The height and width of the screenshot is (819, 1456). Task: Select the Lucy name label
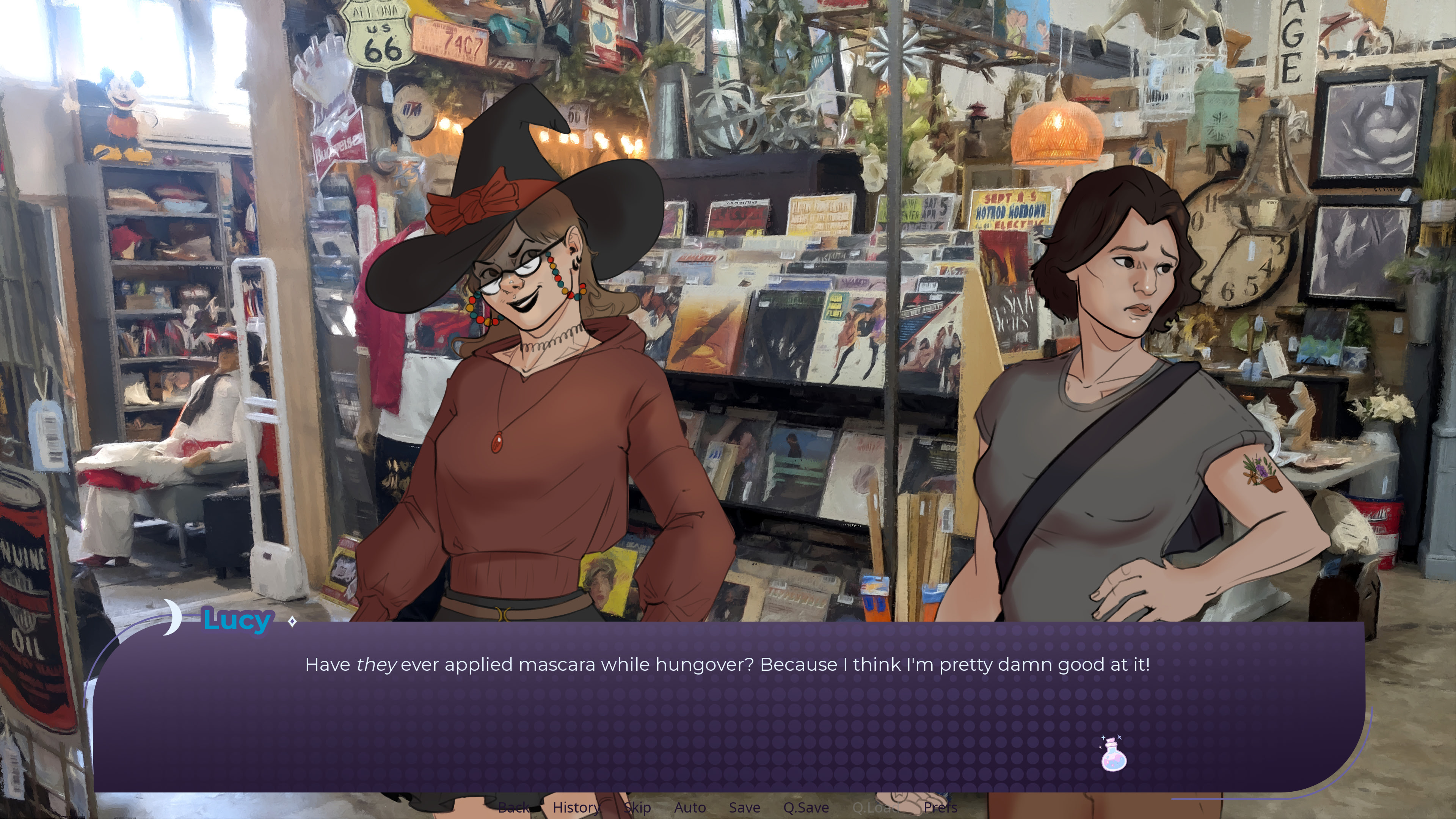tap(237, 620)
